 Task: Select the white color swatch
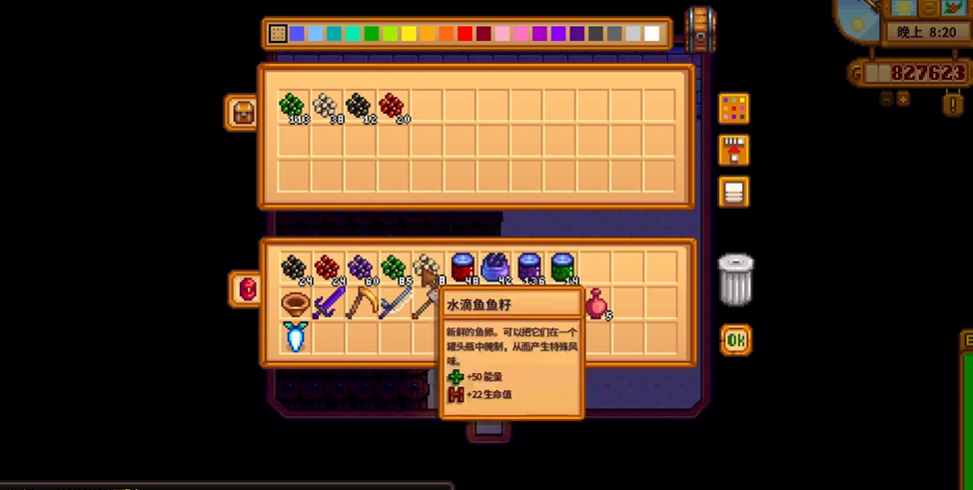pos(652,34)
